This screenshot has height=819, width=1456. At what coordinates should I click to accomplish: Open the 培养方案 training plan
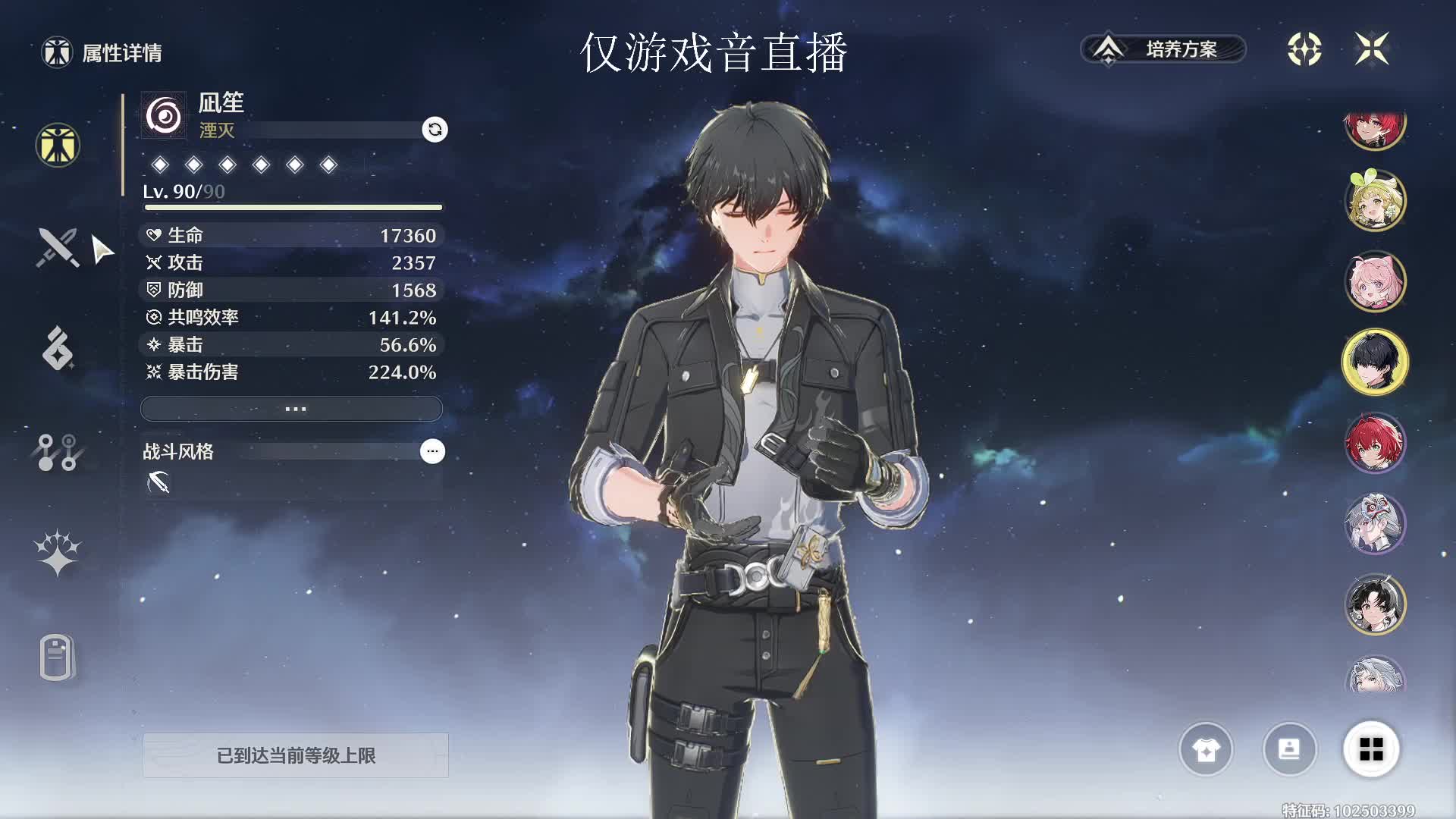[1163, 49]
